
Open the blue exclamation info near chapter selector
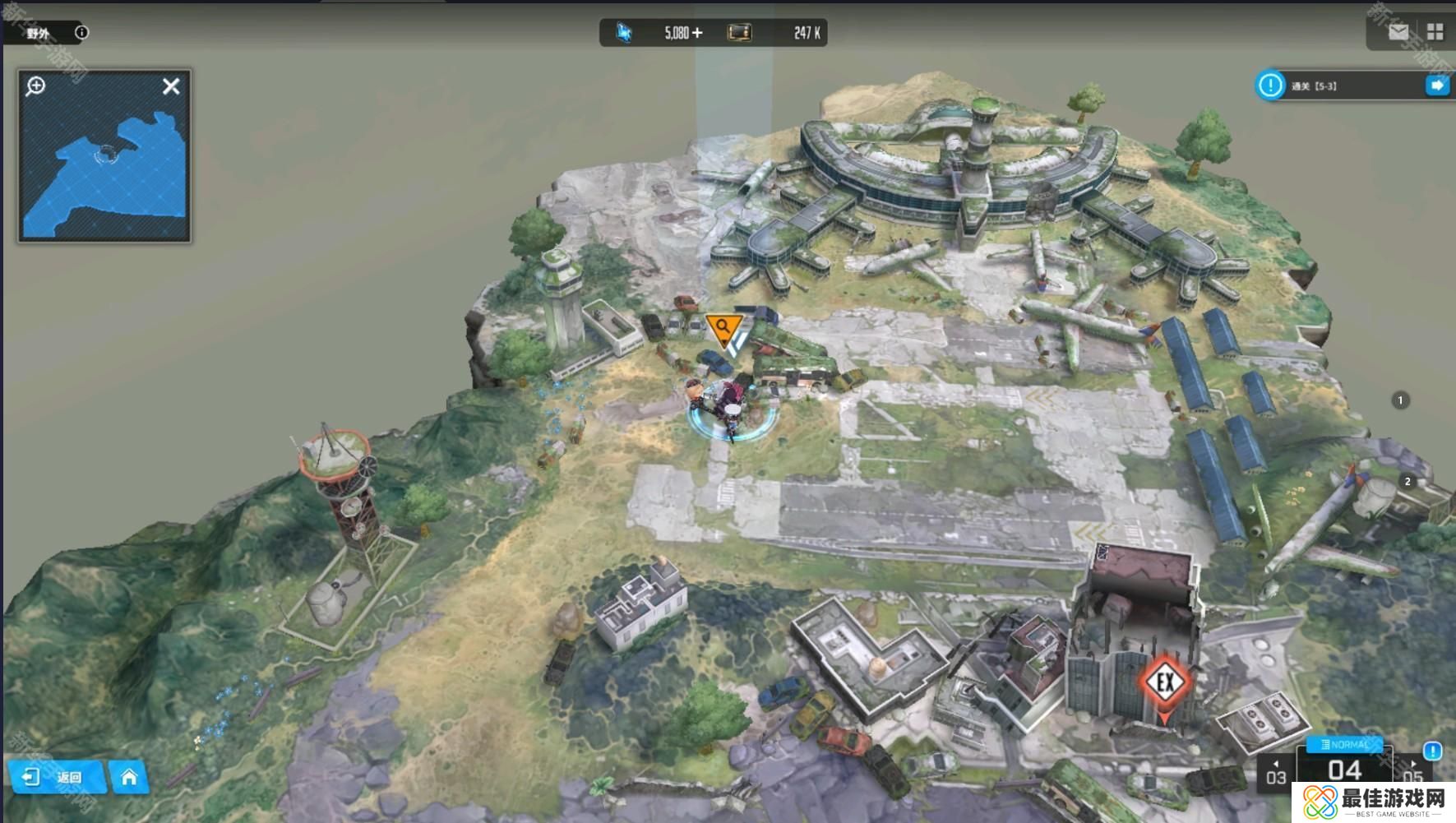tap(1432, 751)
